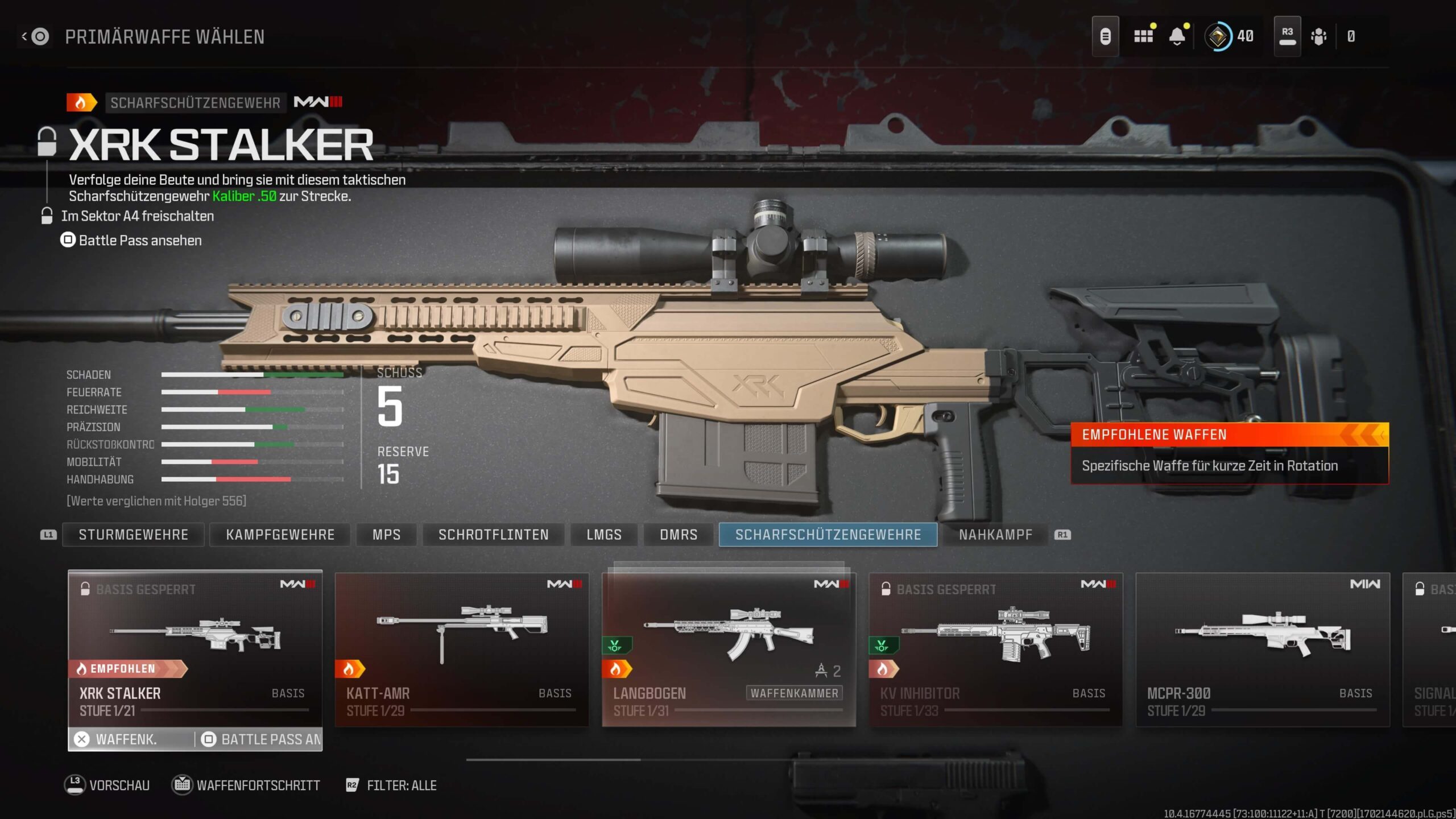The image size is (1456, 819).
Task: Choose the DMRS tab
Action: pyautogui.click(x=678, y=535)
